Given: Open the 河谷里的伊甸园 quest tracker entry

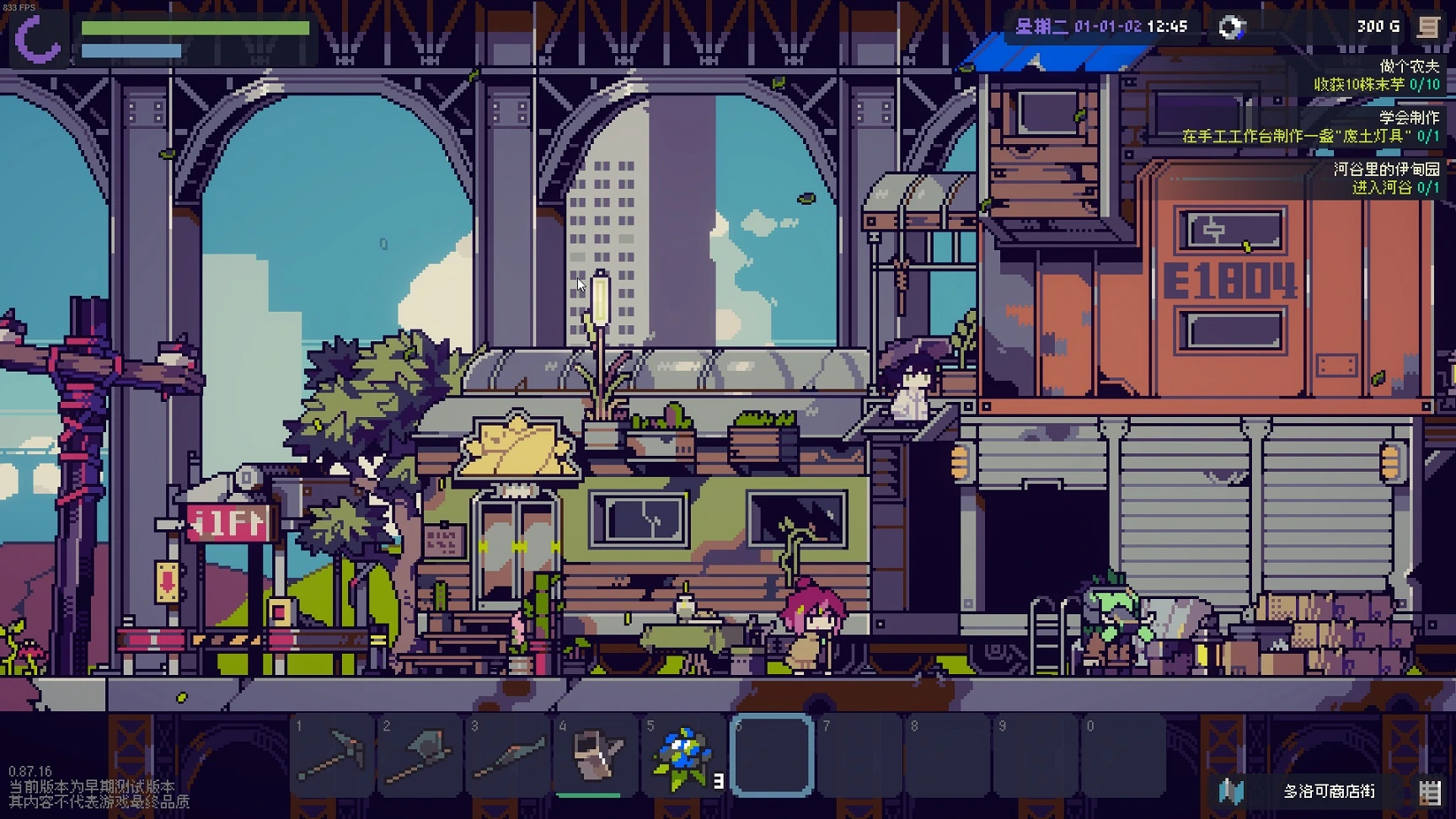Looking at the screenshot, I should pyautogui.click(x=1385, y=178).
